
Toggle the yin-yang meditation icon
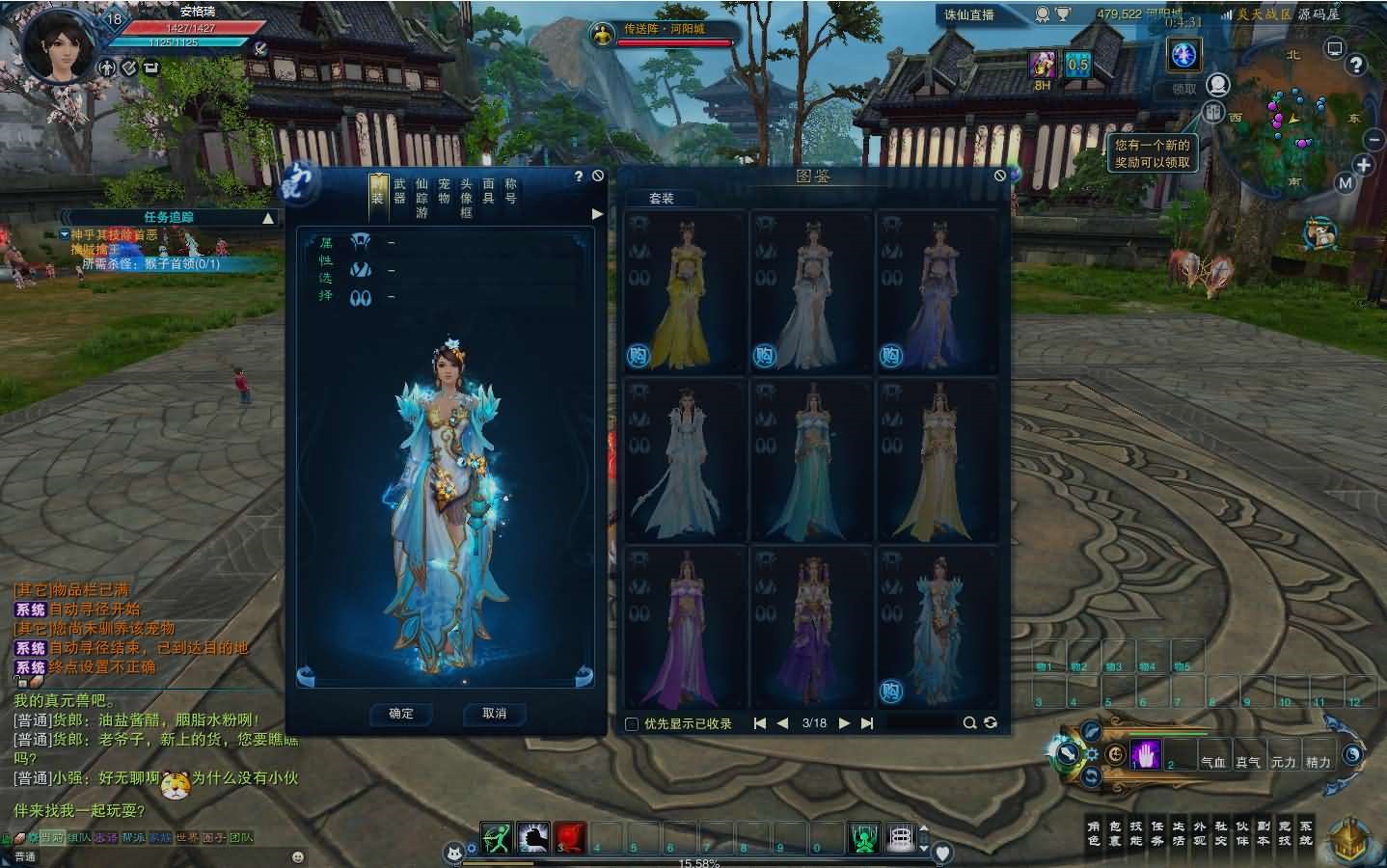coord(1353,755)
